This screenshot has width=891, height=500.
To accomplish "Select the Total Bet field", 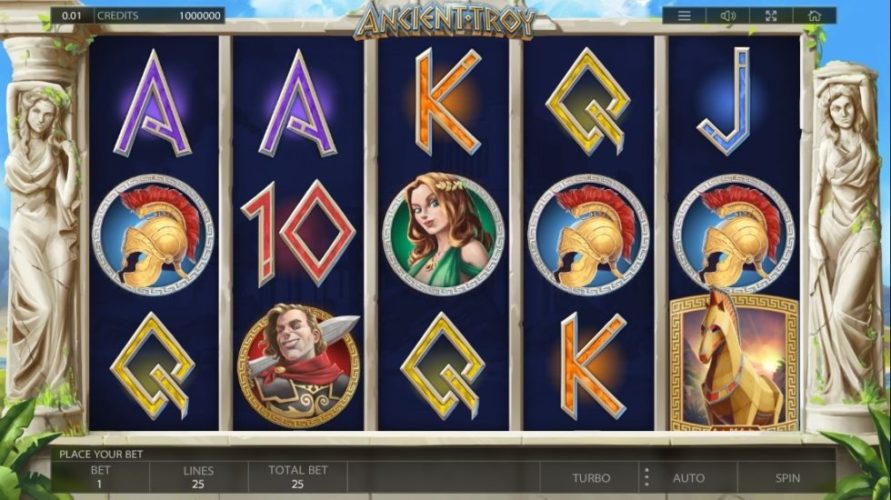I will 297,476.
